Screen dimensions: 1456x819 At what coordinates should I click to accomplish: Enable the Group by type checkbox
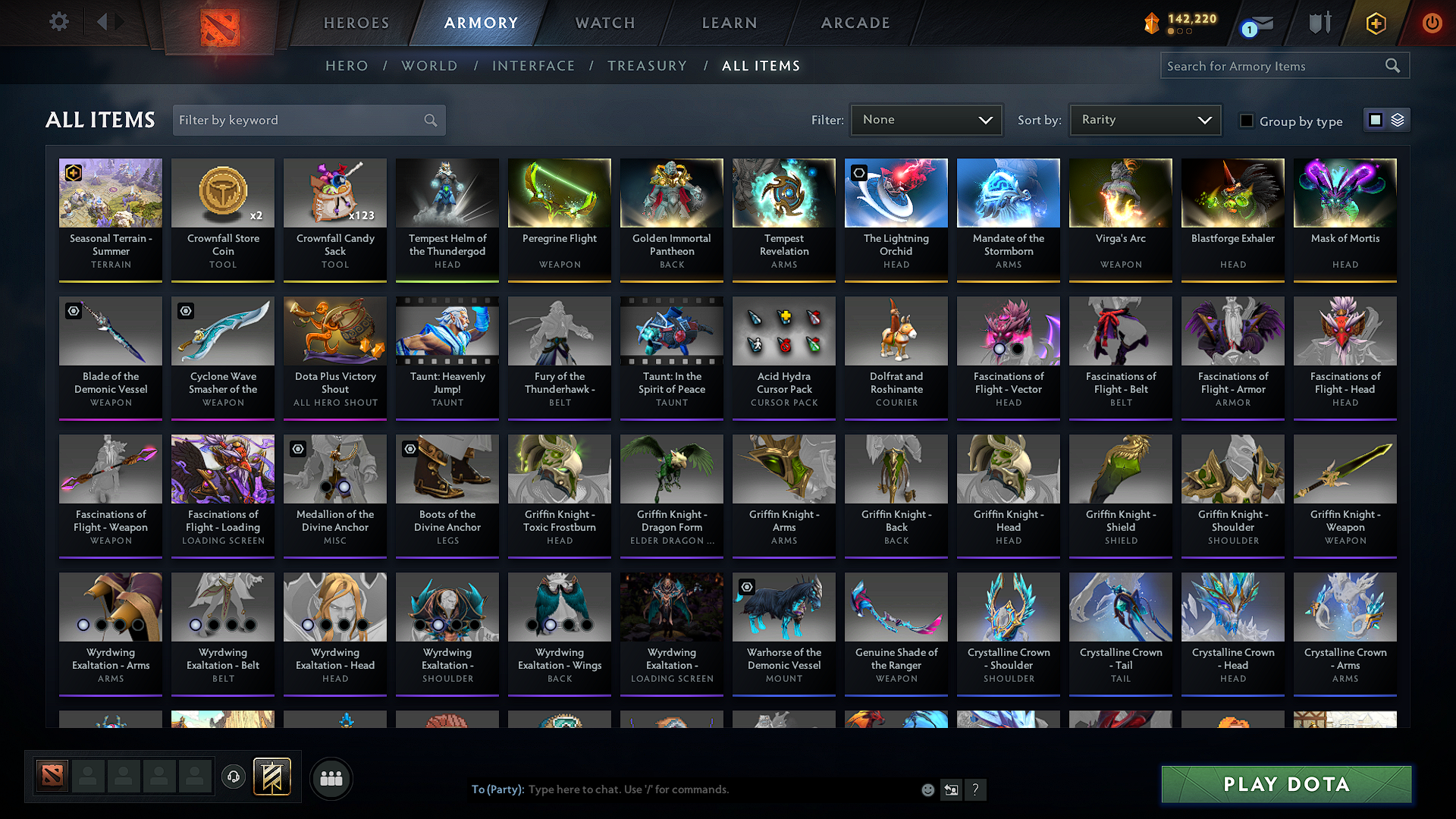1246,121
